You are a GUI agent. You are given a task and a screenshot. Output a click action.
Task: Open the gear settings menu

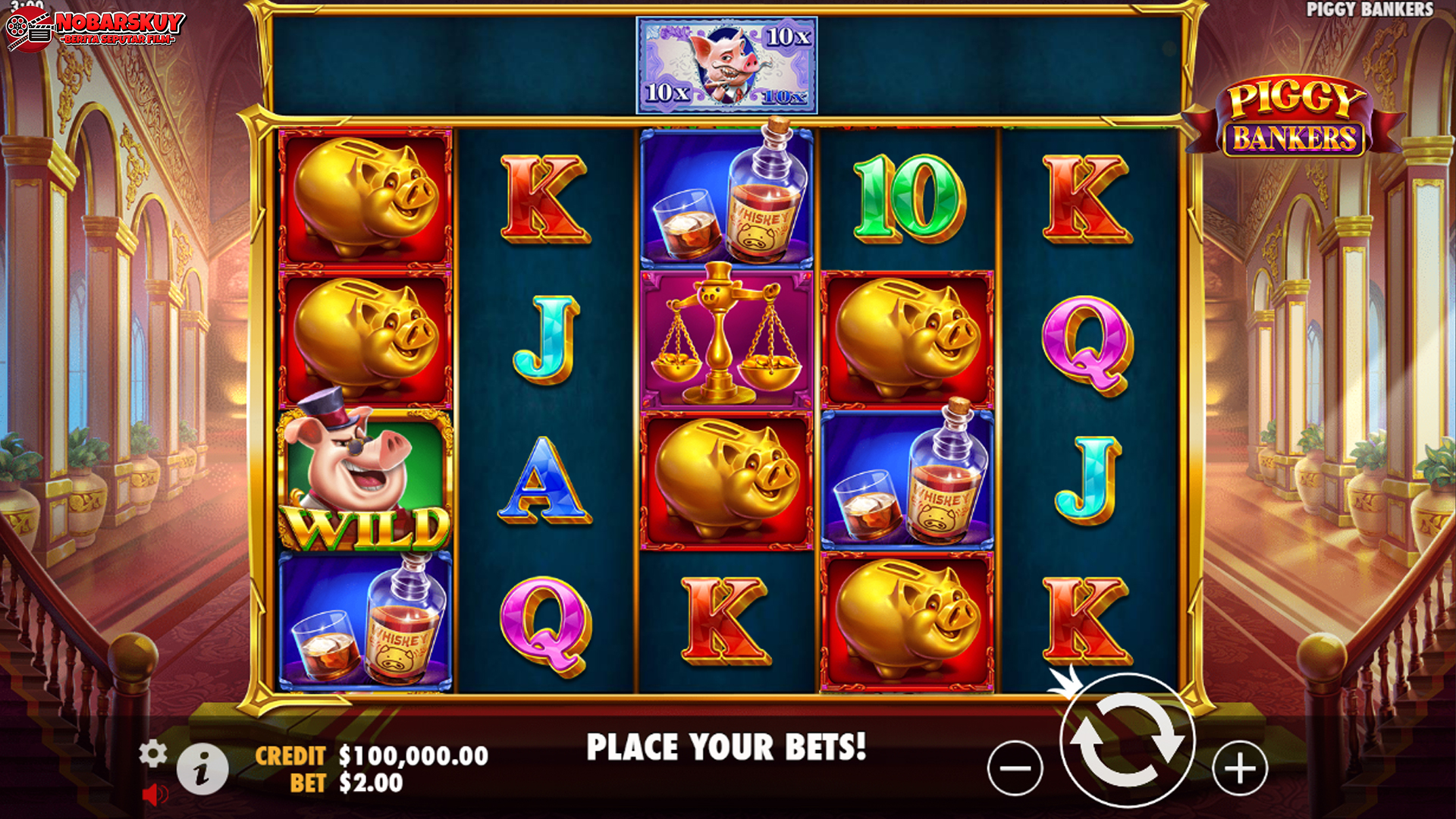pyautogui.click(x=152, y=753)
